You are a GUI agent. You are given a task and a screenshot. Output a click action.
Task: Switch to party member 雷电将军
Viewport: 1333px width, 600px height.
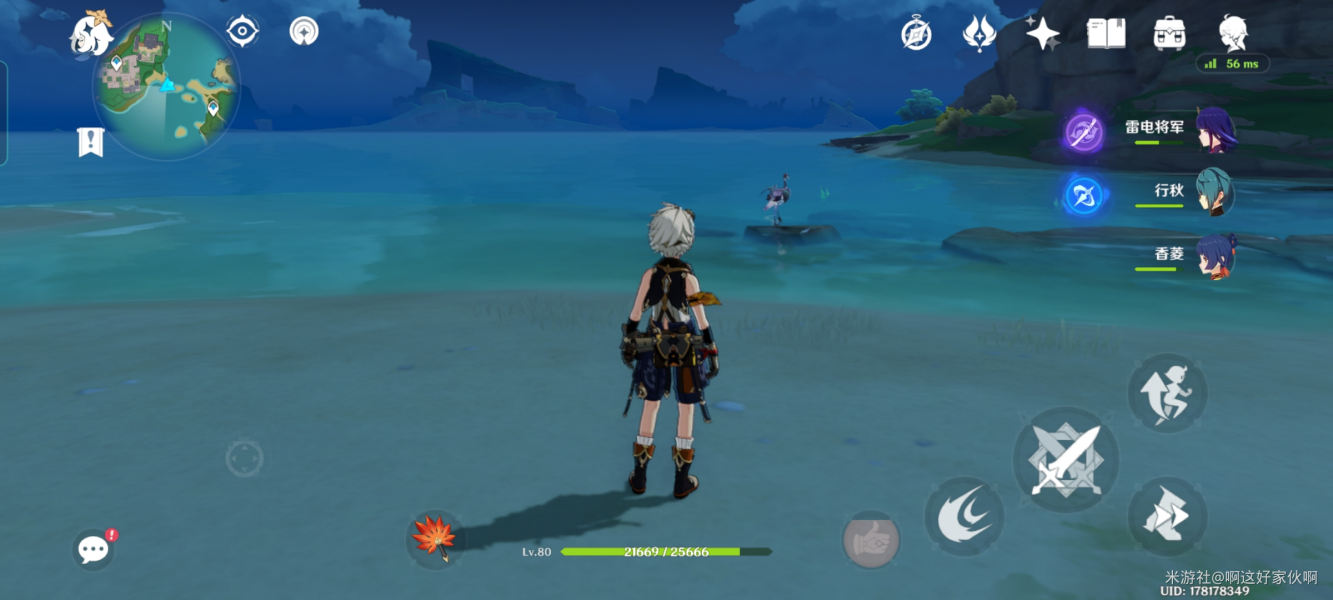click(1215, 131)
